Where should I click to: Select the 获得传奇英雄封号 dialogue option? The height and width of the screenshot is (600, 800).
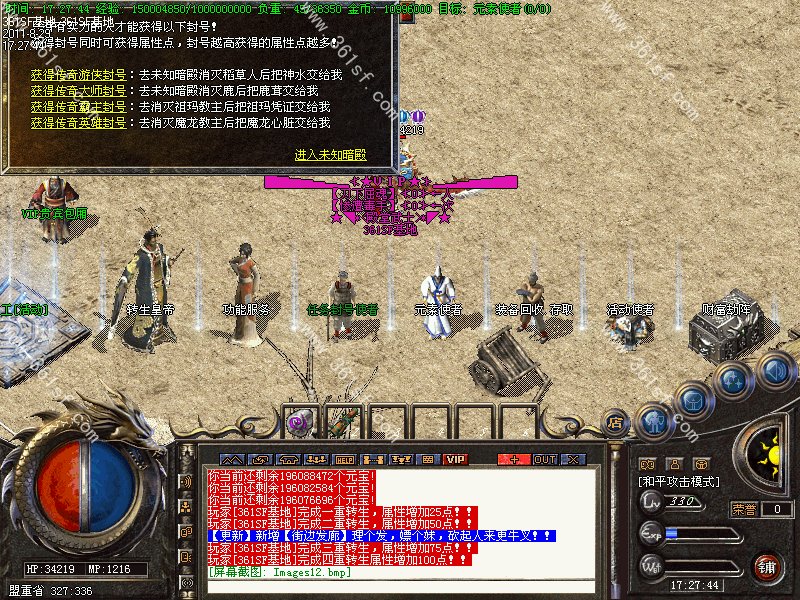(x=78, y=123)
